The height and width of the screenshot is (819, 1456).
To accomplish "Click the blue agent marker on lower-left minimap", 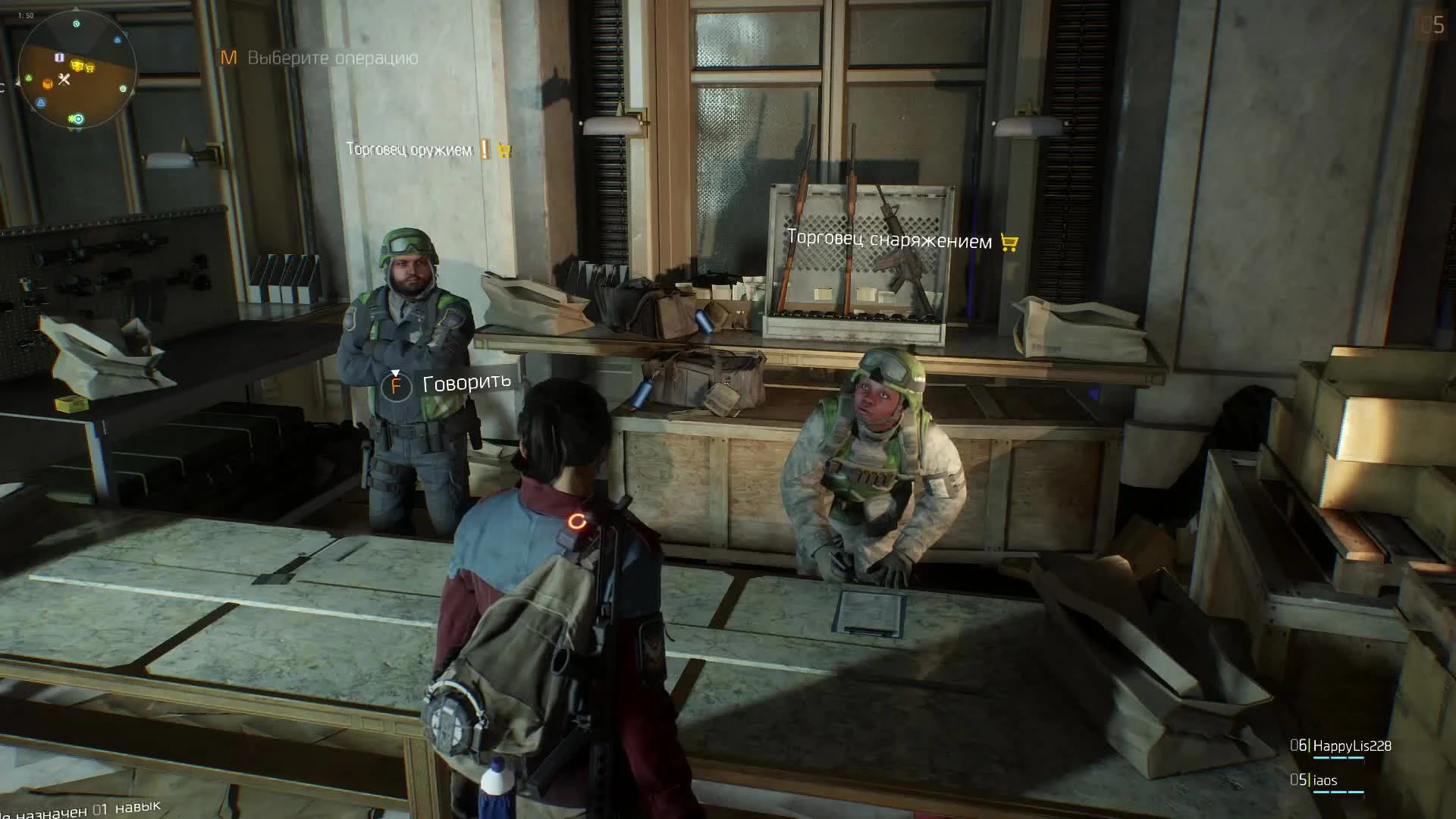I will tap(41, 102).
